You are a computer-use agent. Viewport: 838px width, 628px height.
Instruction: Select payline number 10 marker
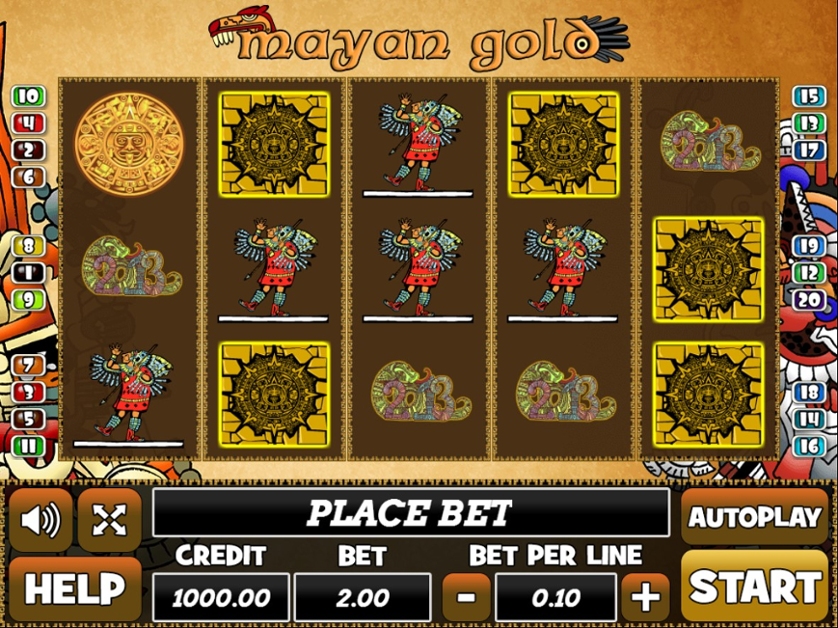tap(28, 97)
